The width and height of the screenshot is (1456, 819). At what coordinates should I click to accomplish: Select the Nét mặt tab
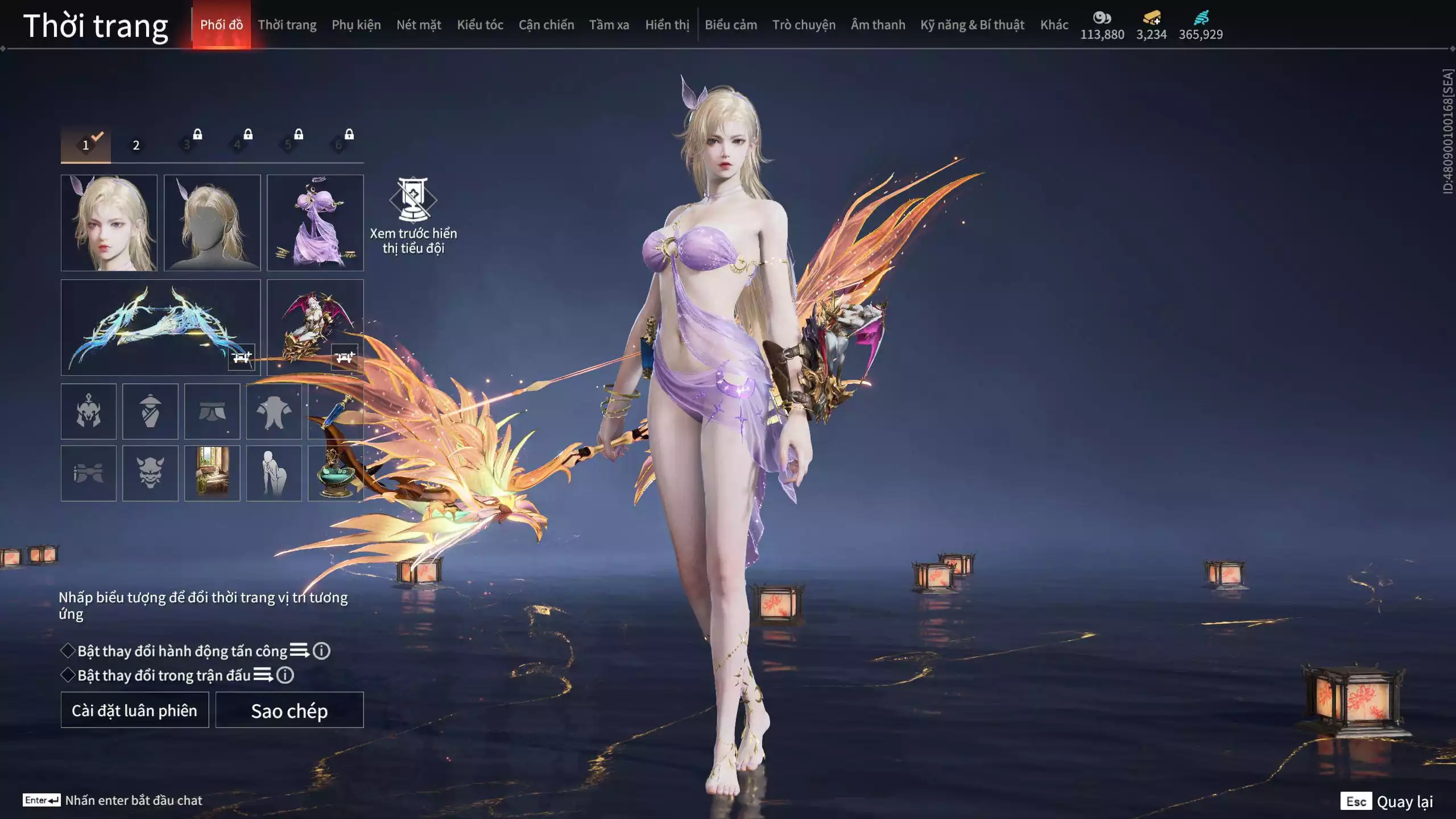pyautogui.click(x=419, y=25)
